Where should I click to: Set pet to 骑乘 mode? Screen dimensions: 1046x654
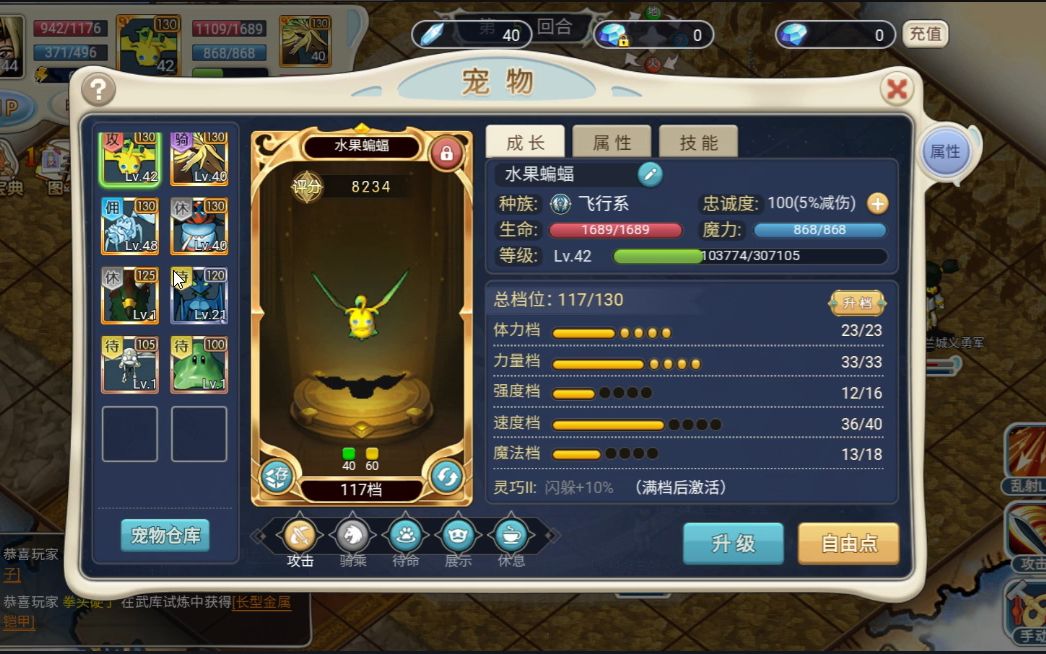(x=353, y=535)
